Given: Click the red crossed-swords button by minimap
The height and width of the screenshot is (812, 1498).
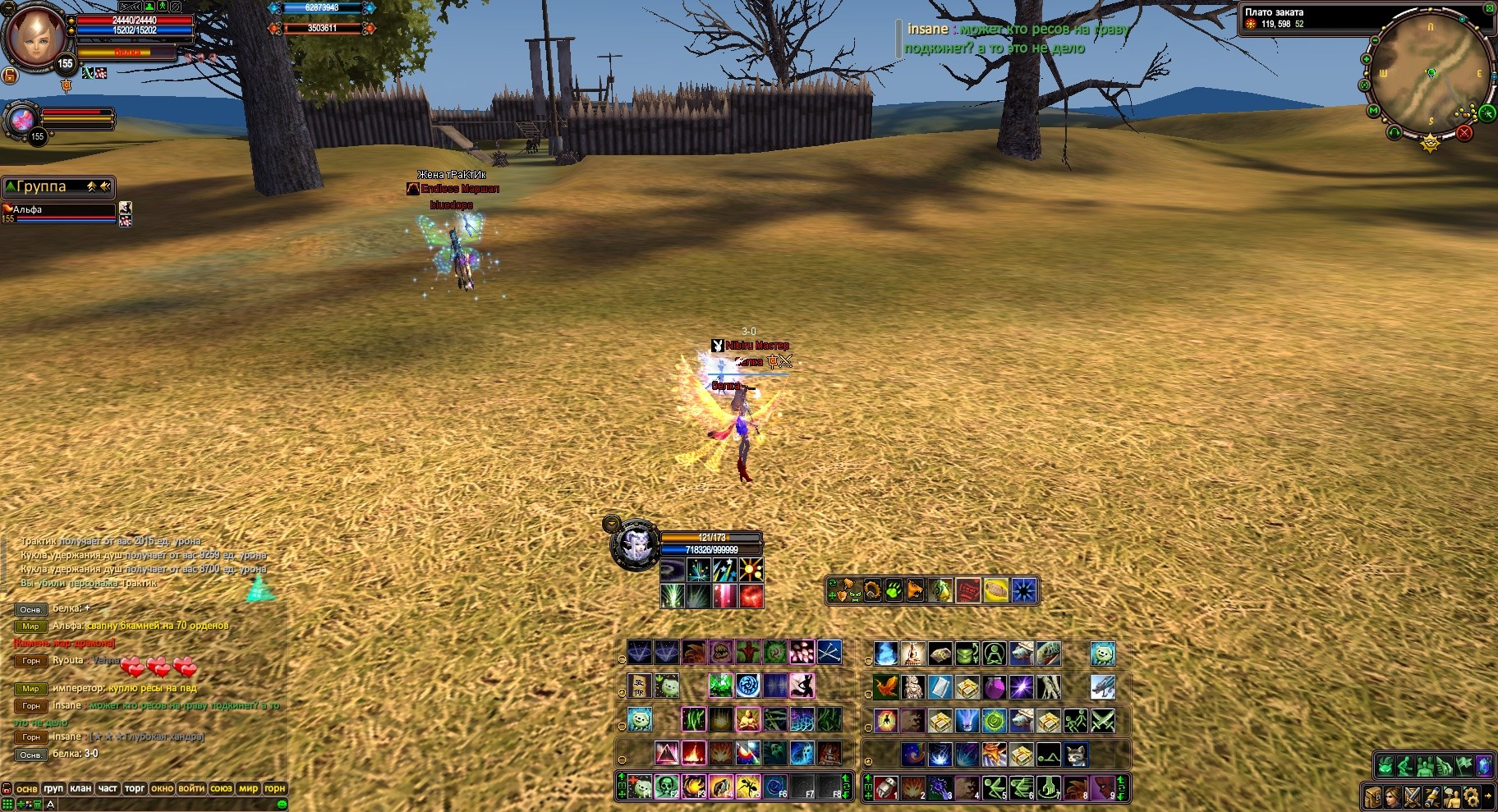Looking at the screenshot, I should pyautogui.click(x=1464, y=132).
